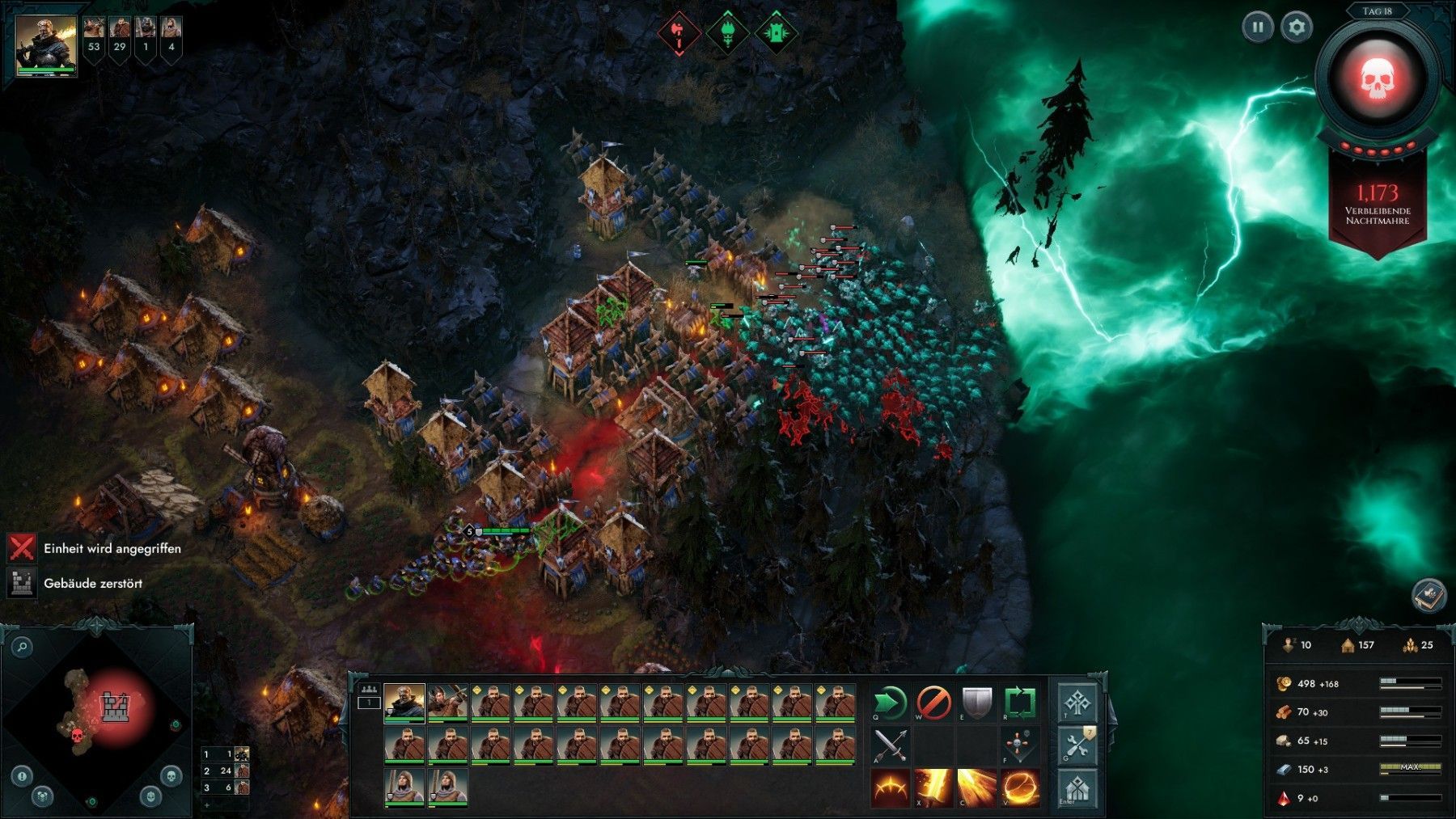Image resolution: width=1456 pixels, height=819 pixels.
Task: Pause the game with the pause button
Action: 1258,27
